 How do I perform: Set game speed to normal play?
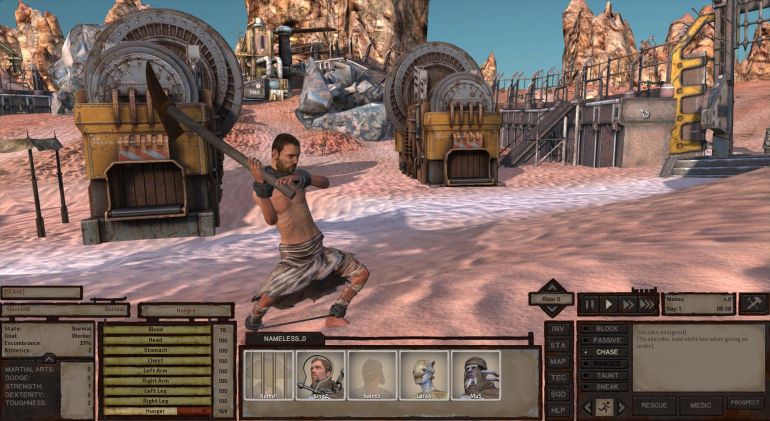[608, 304]
